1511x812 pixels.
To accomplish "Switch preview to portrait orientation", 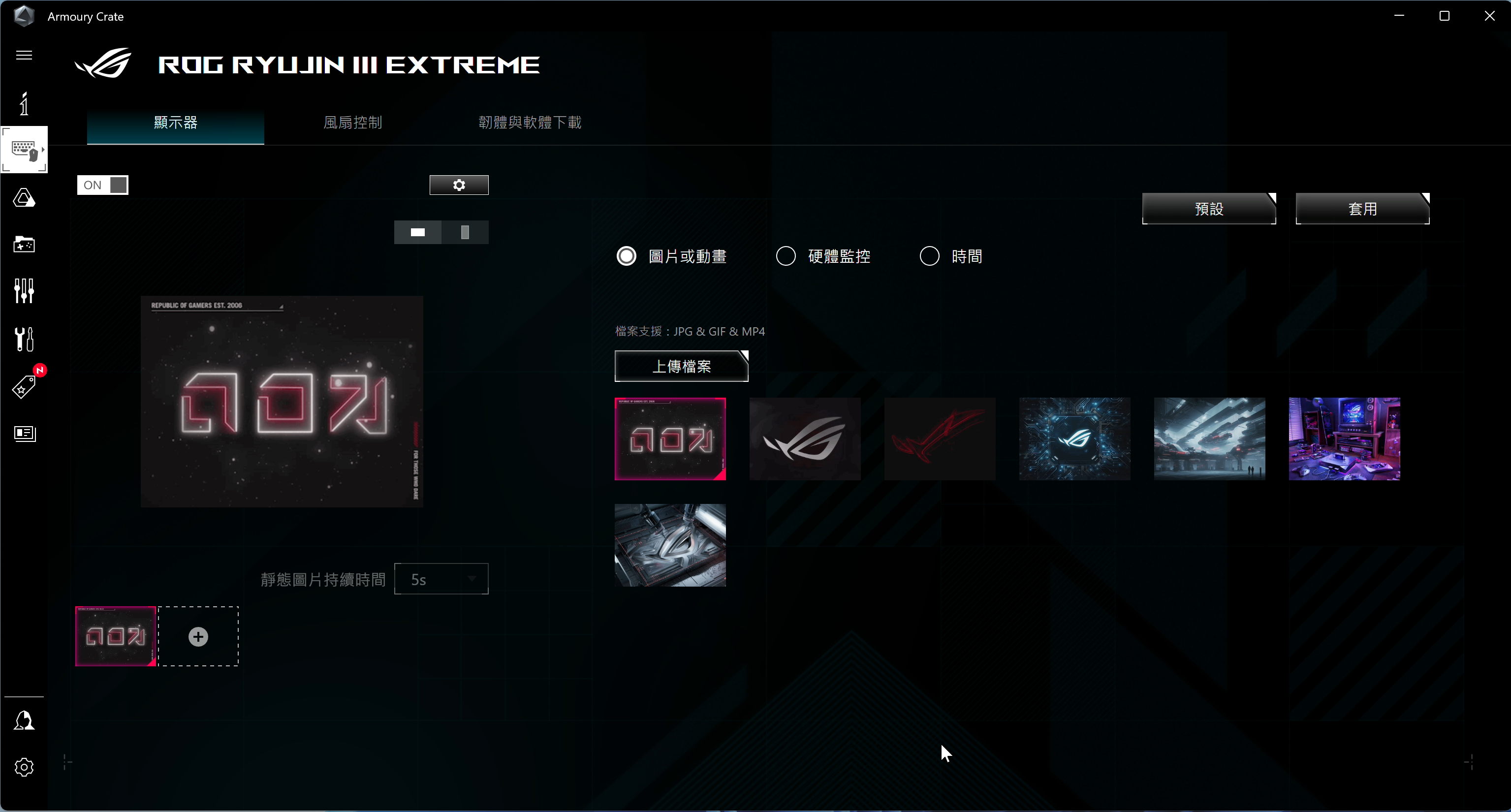I will pyautogui.click(x=465, y=232).
